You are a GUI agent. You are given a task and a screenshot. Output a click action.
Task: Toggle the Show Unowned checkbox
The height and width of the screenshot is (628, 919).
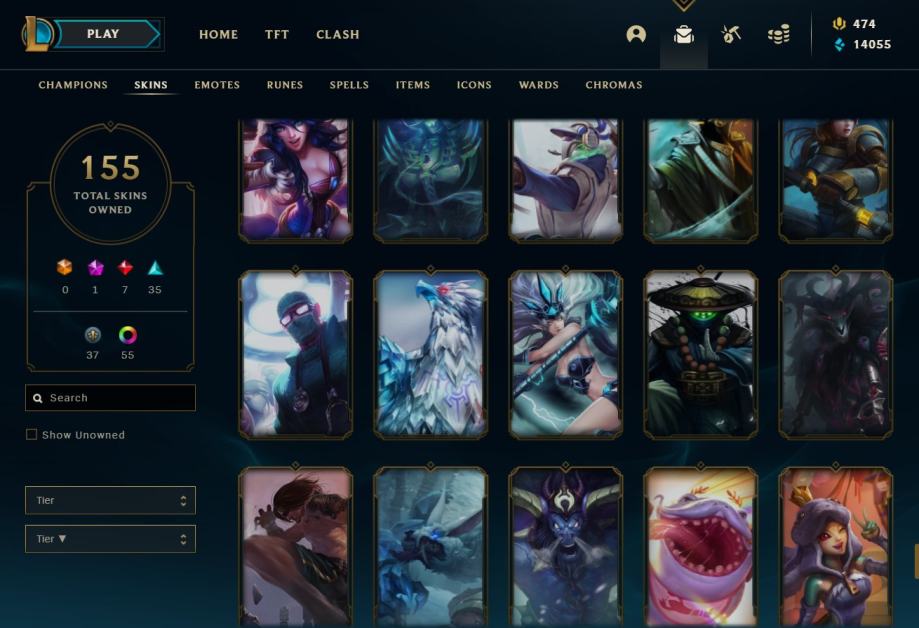[x=31, y=435]
